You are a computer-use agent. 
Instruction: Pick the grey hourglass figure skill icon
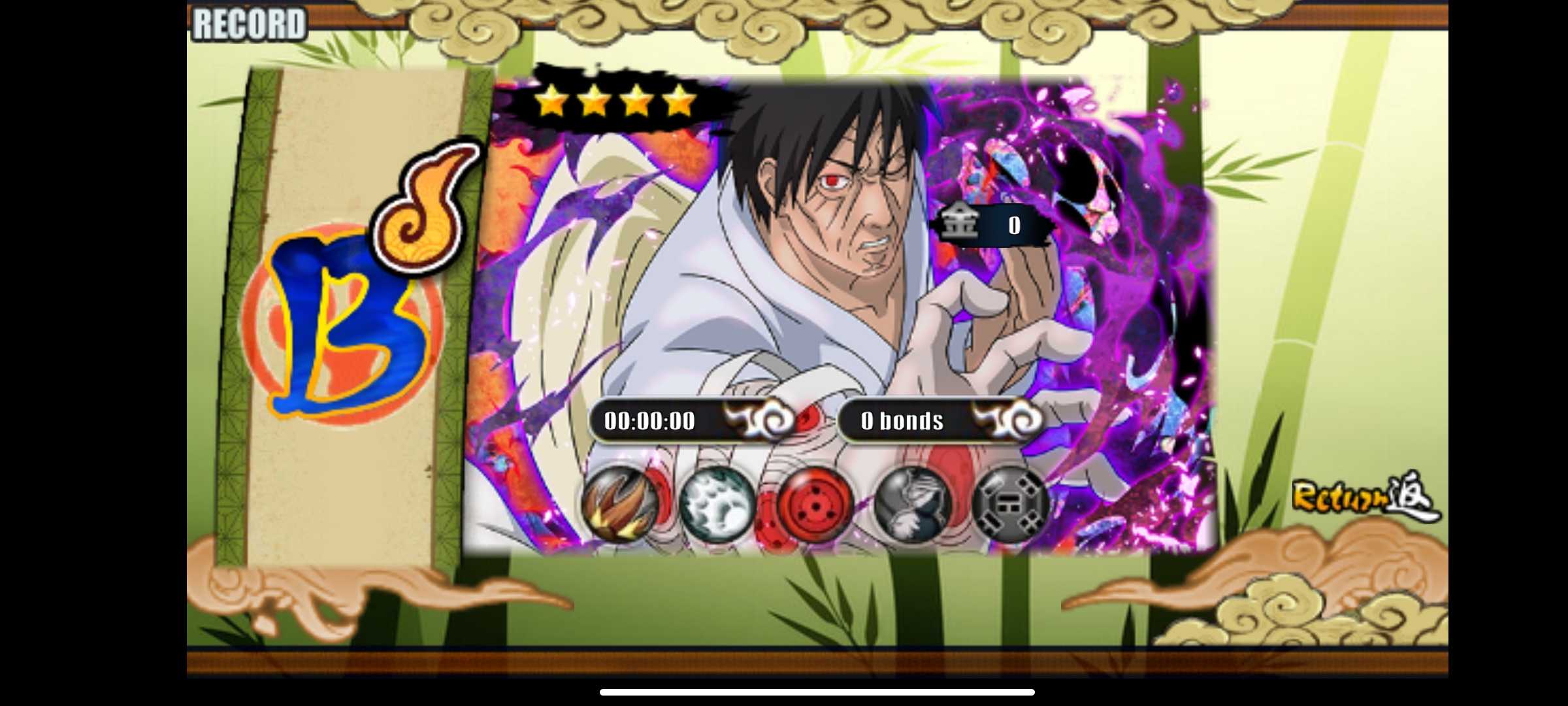pyautogui.click(x=913, y=504)
